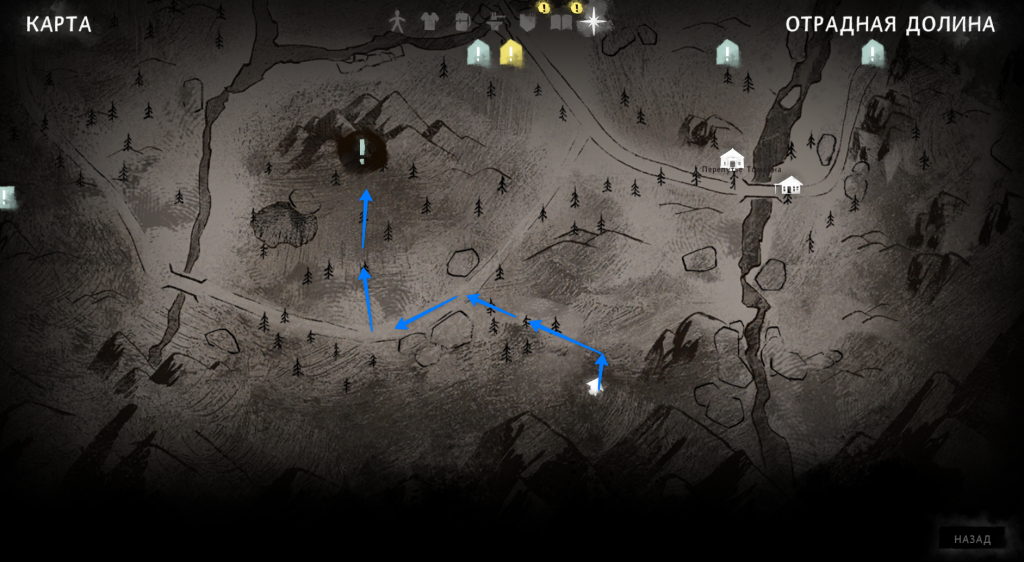Click the Перепутье Томсона house icon
The width and height of the screenshot is (1024, 562).
pyautogui.click(x=733, y=158)
